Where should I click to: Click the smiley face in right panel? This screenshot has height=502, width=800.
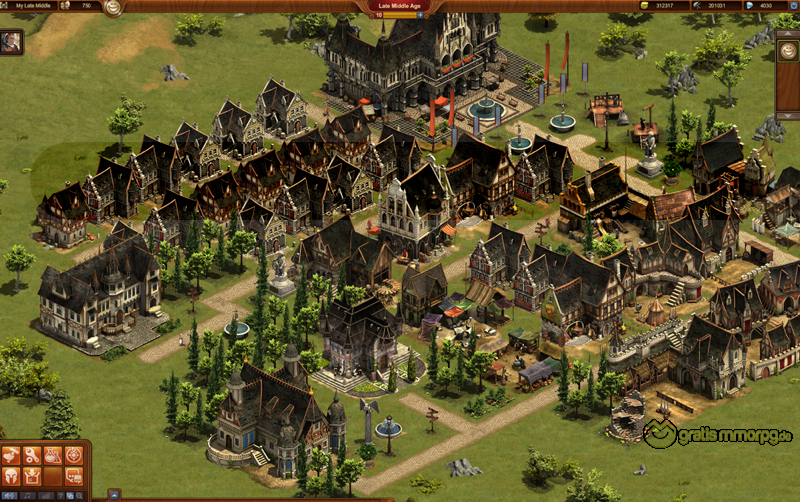click(789, 49)
